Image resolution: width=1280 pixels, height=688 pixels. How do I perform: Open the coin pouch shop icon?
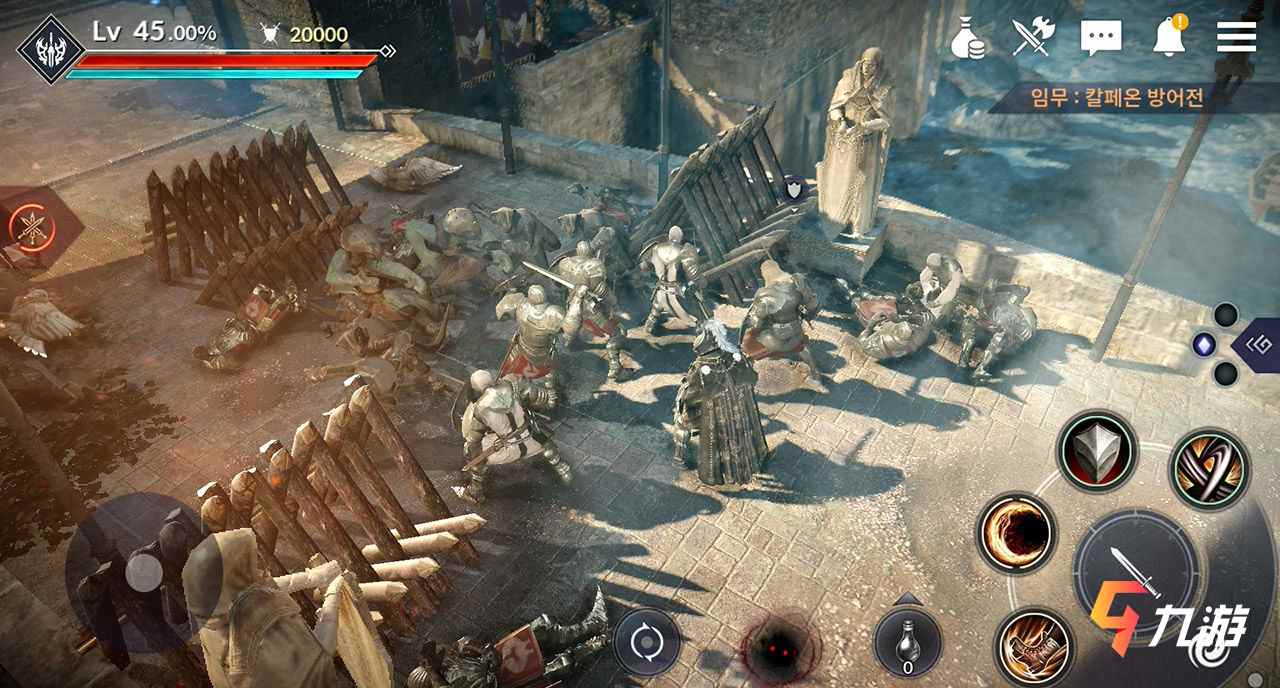click(x=967, y=38)
